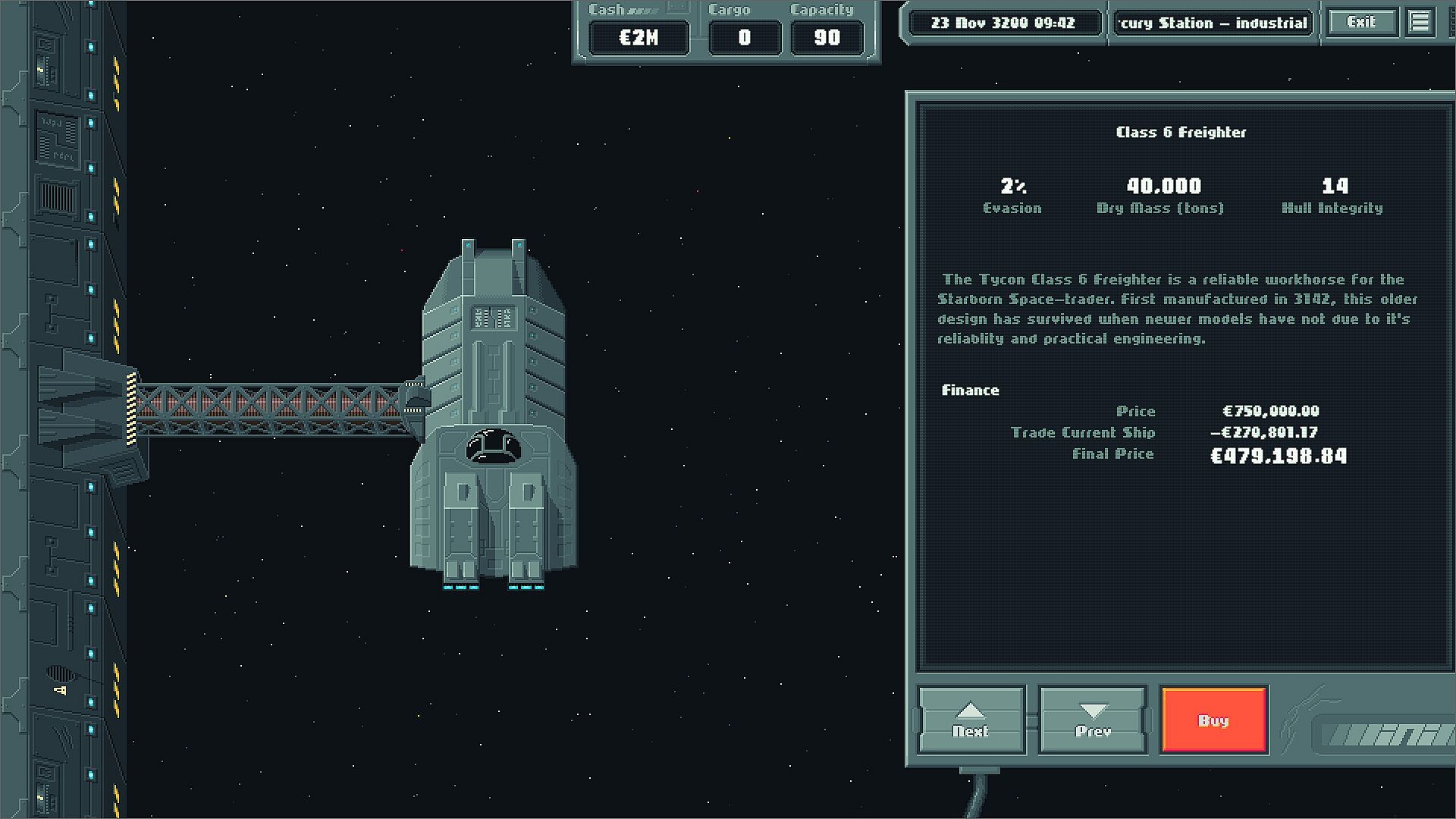
Task: Show the next ship
Action: (x=971, y=720)
